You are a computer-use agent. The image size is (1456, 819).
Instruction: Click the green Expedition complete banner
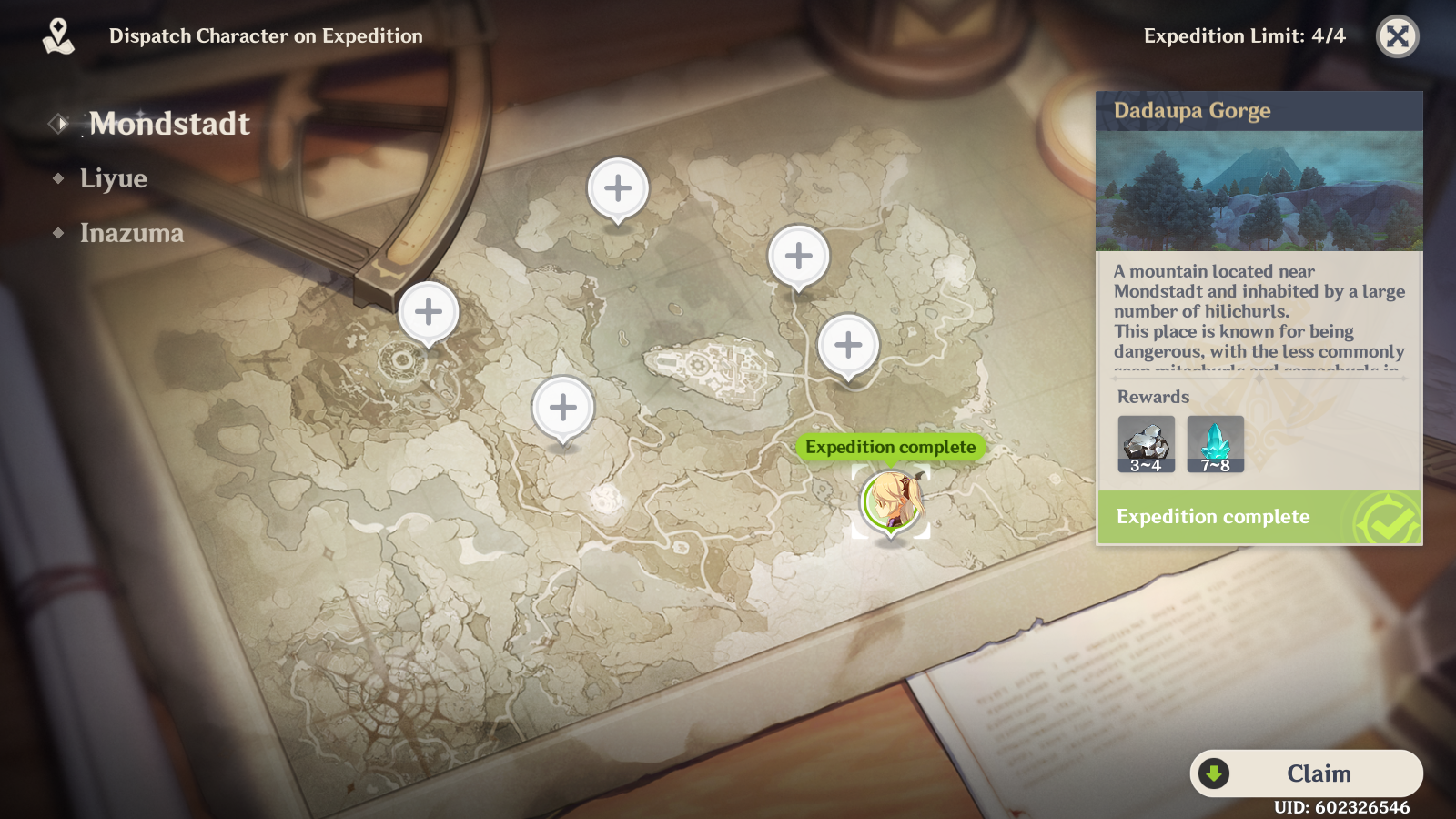point(1259,517)
